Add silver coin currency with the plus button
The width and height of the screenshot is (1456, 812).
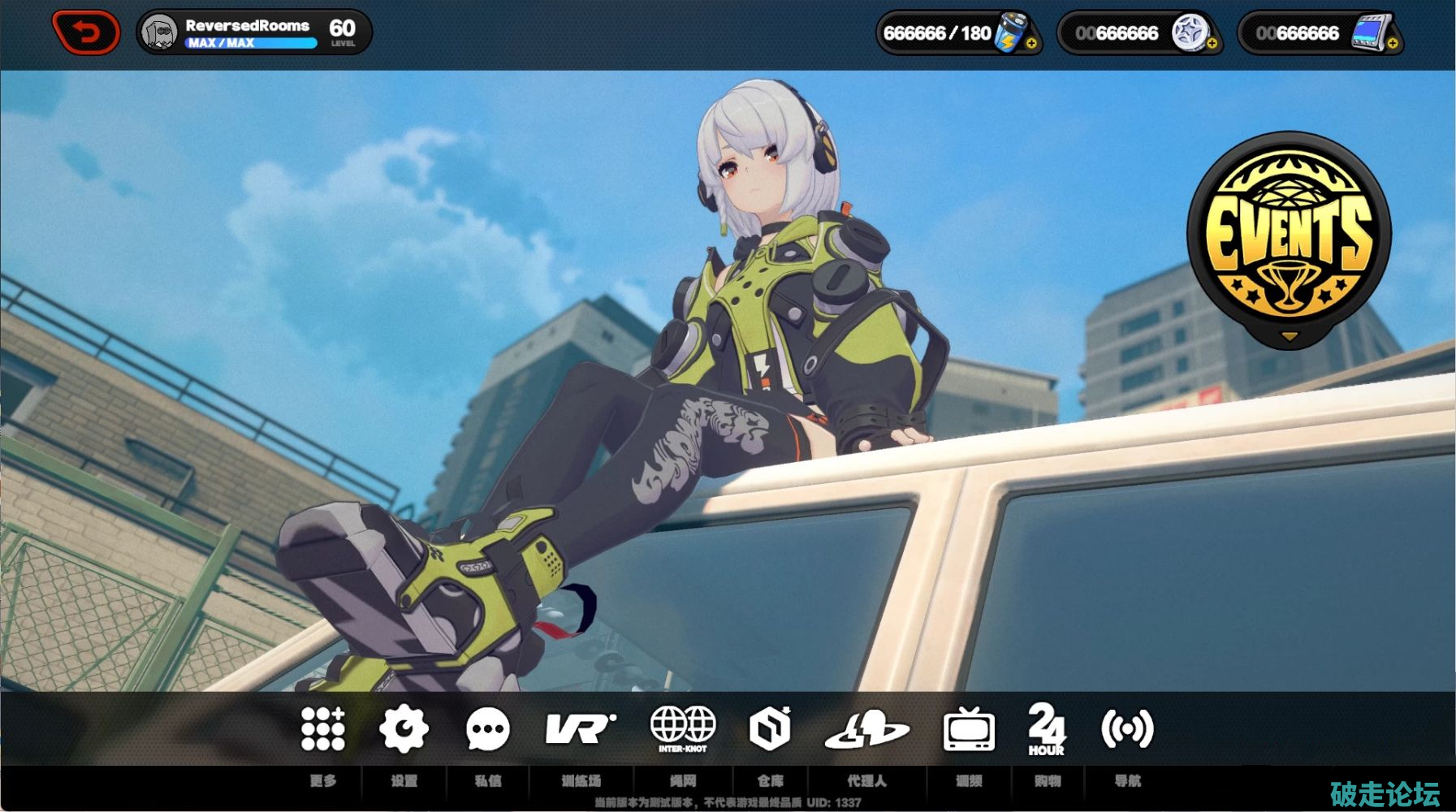(1212, 44)
